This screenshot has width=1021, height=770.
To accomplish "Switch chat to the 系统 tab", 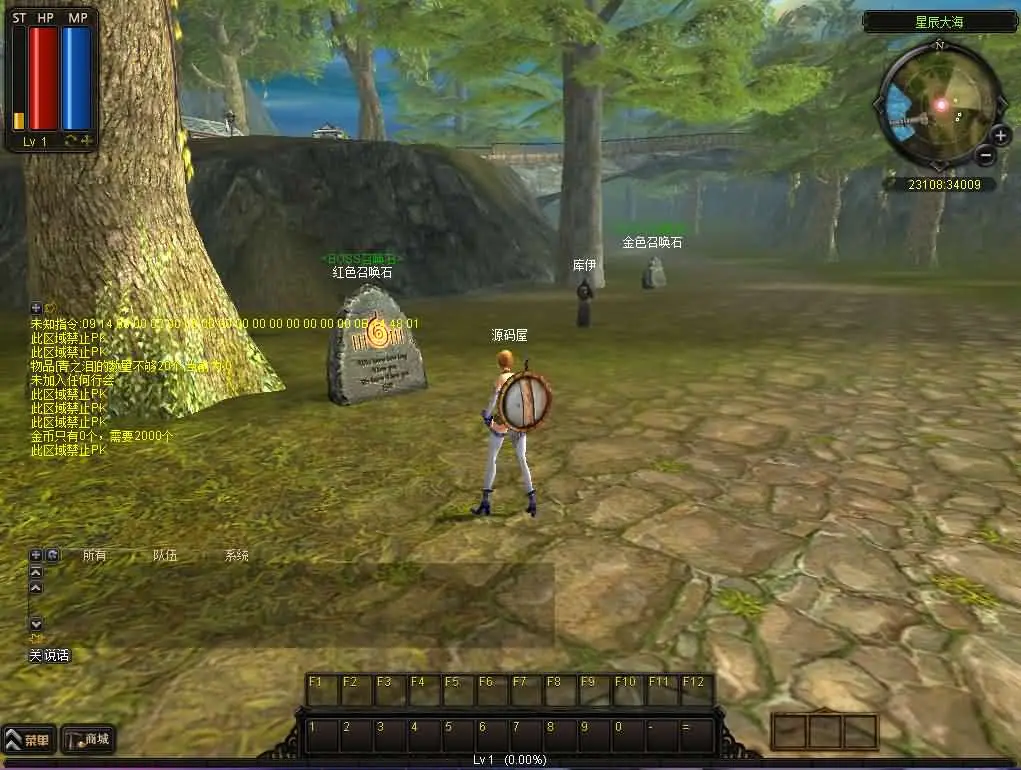I will click(x=236, y=555).
